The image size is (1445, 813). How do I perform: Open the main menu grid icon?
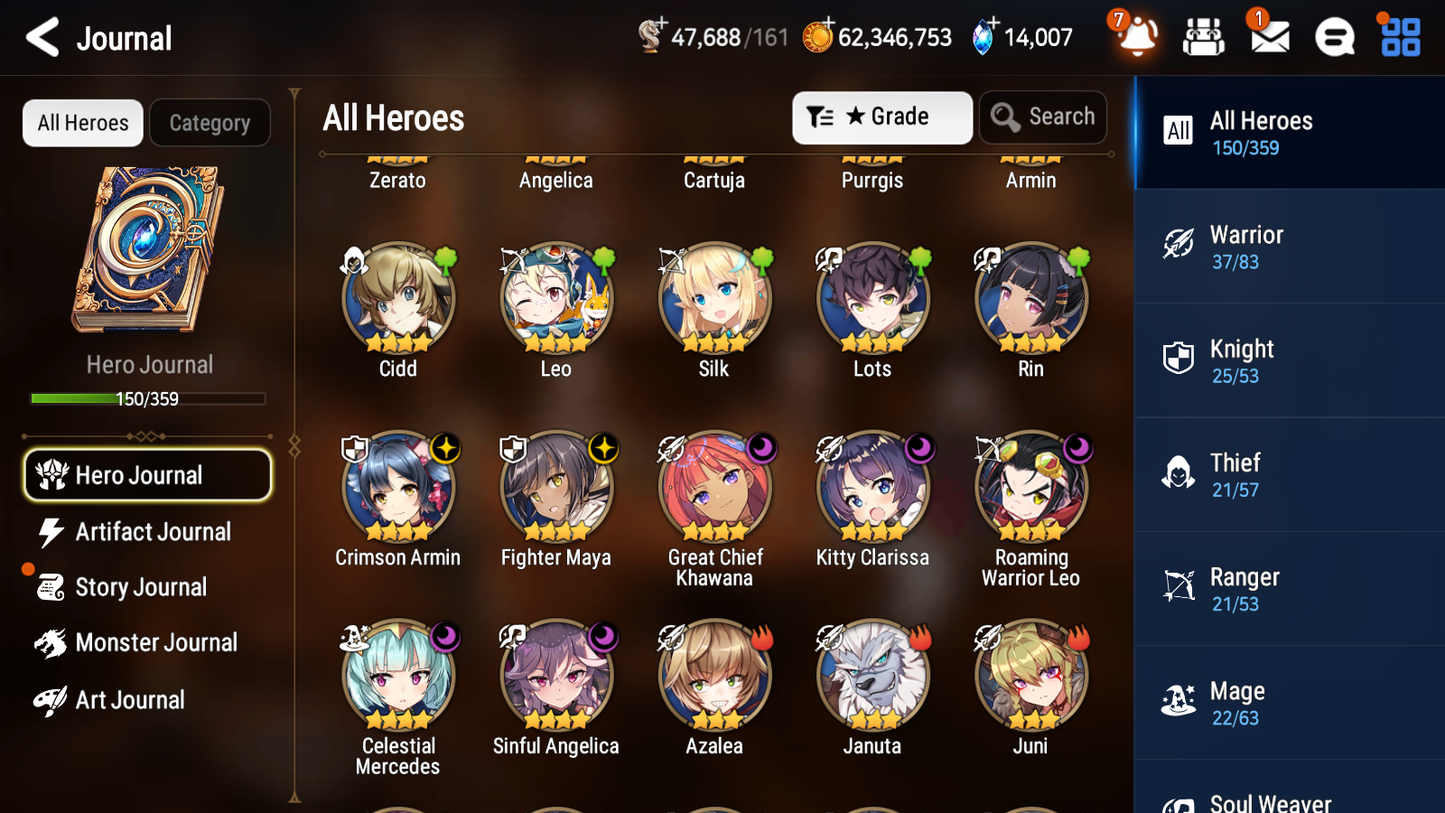pyautogui.click(x=1399, y=36)
